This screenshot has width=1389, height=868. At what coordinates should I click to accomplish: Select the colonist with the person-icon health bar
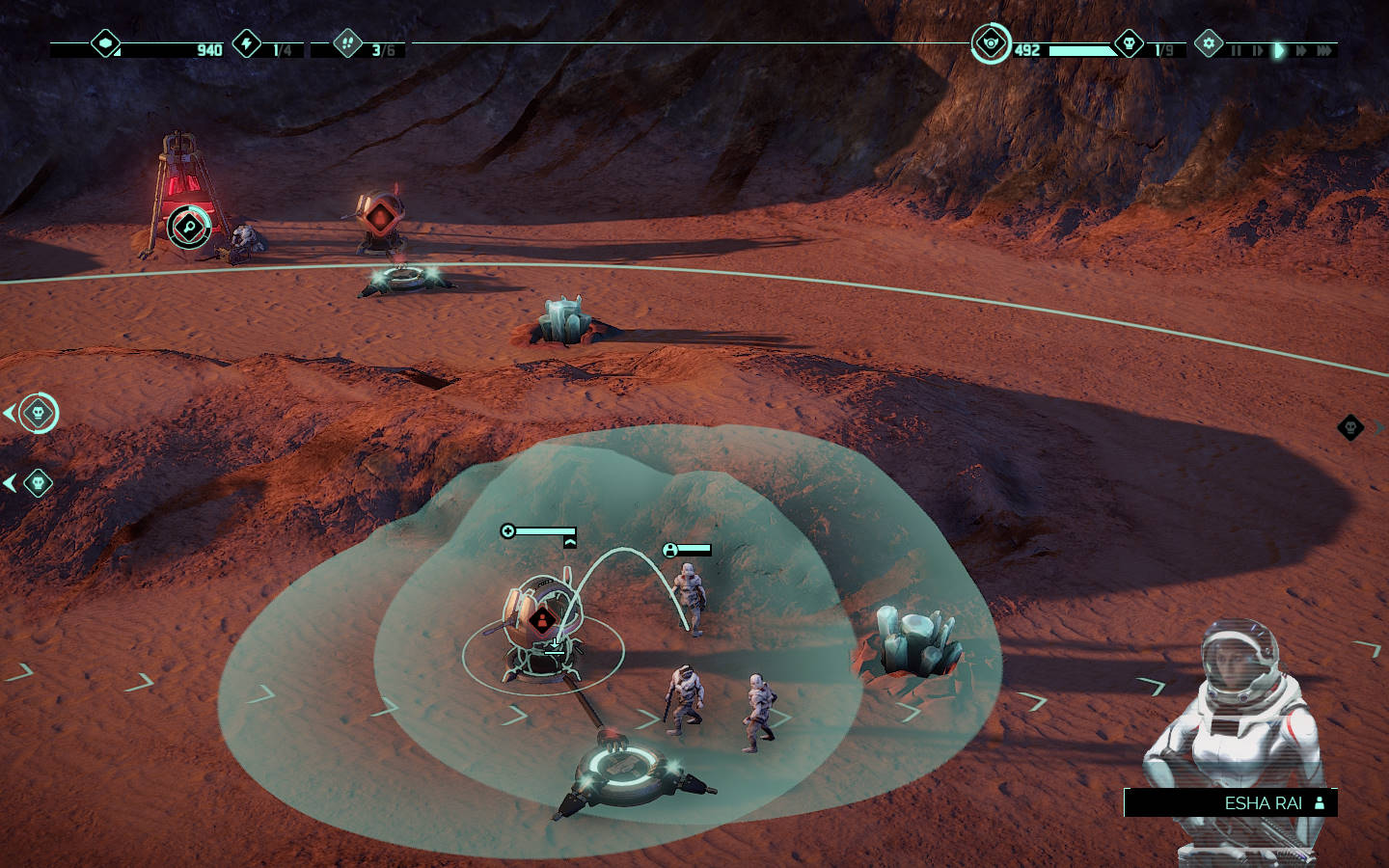(x=689, y=598)
